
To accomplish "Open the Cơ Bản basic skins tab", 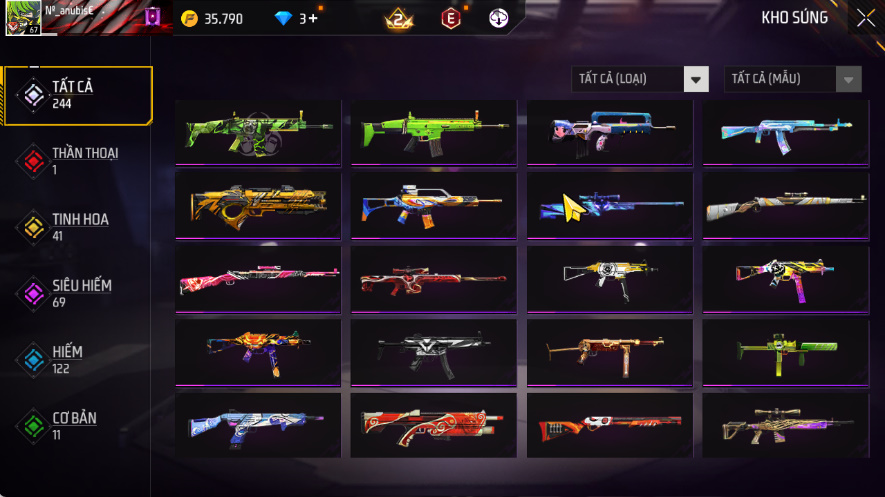I will (78, 424).
